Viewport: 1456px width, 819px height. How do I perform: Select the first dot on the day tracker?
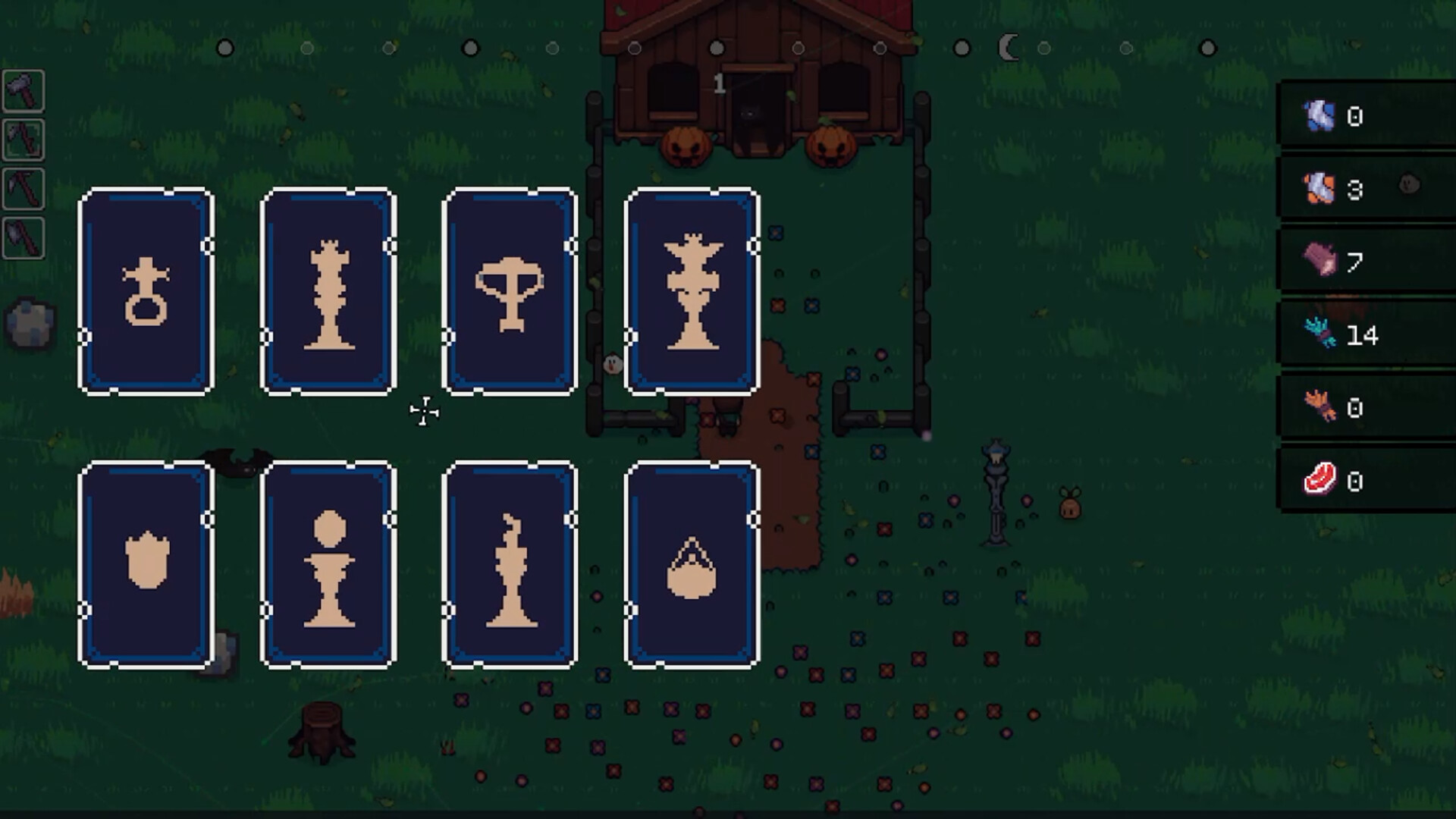[225, 47]
